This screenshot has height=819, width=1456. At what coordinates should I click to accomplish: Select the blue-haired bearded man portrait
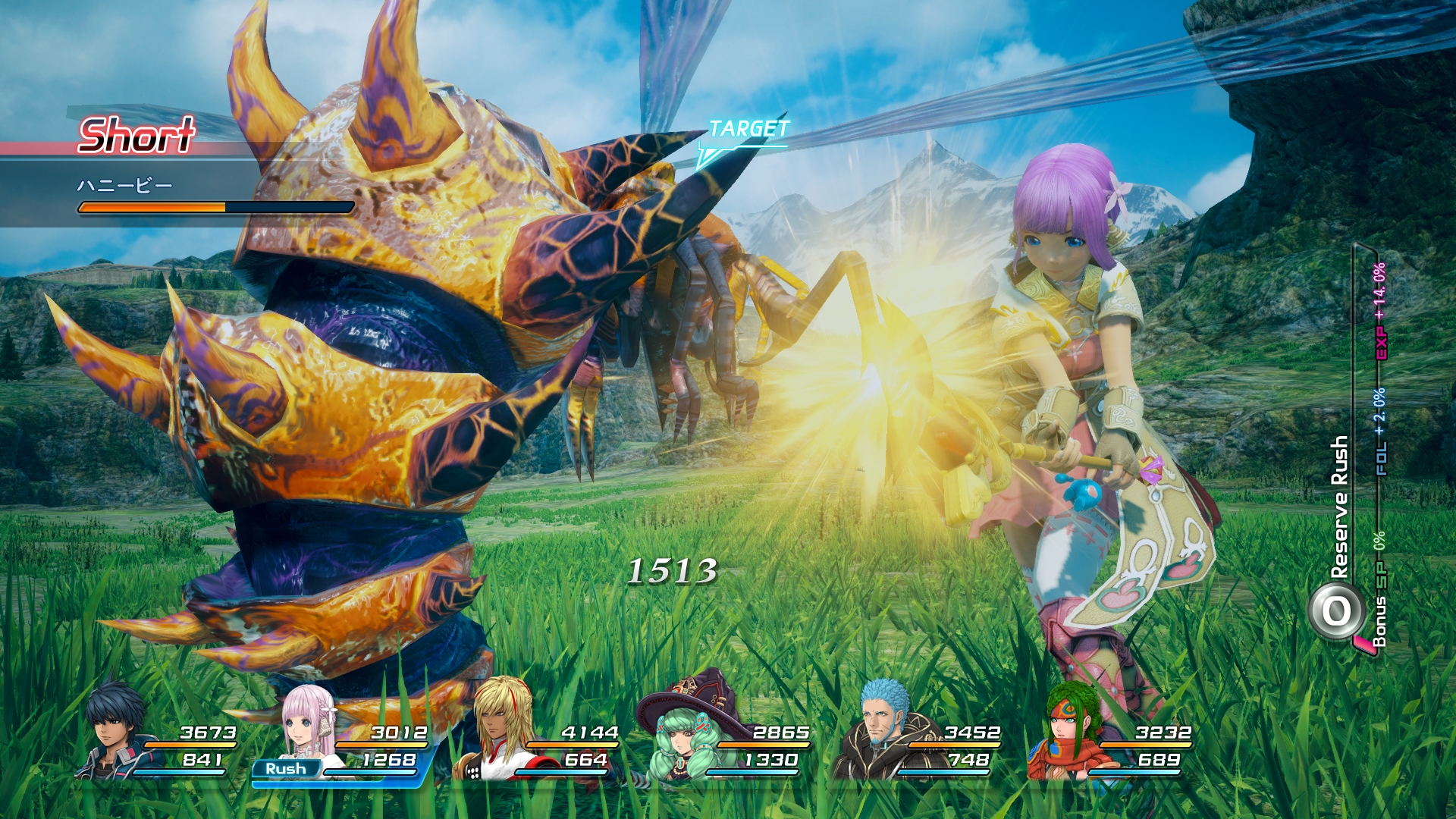click(883, 728)
